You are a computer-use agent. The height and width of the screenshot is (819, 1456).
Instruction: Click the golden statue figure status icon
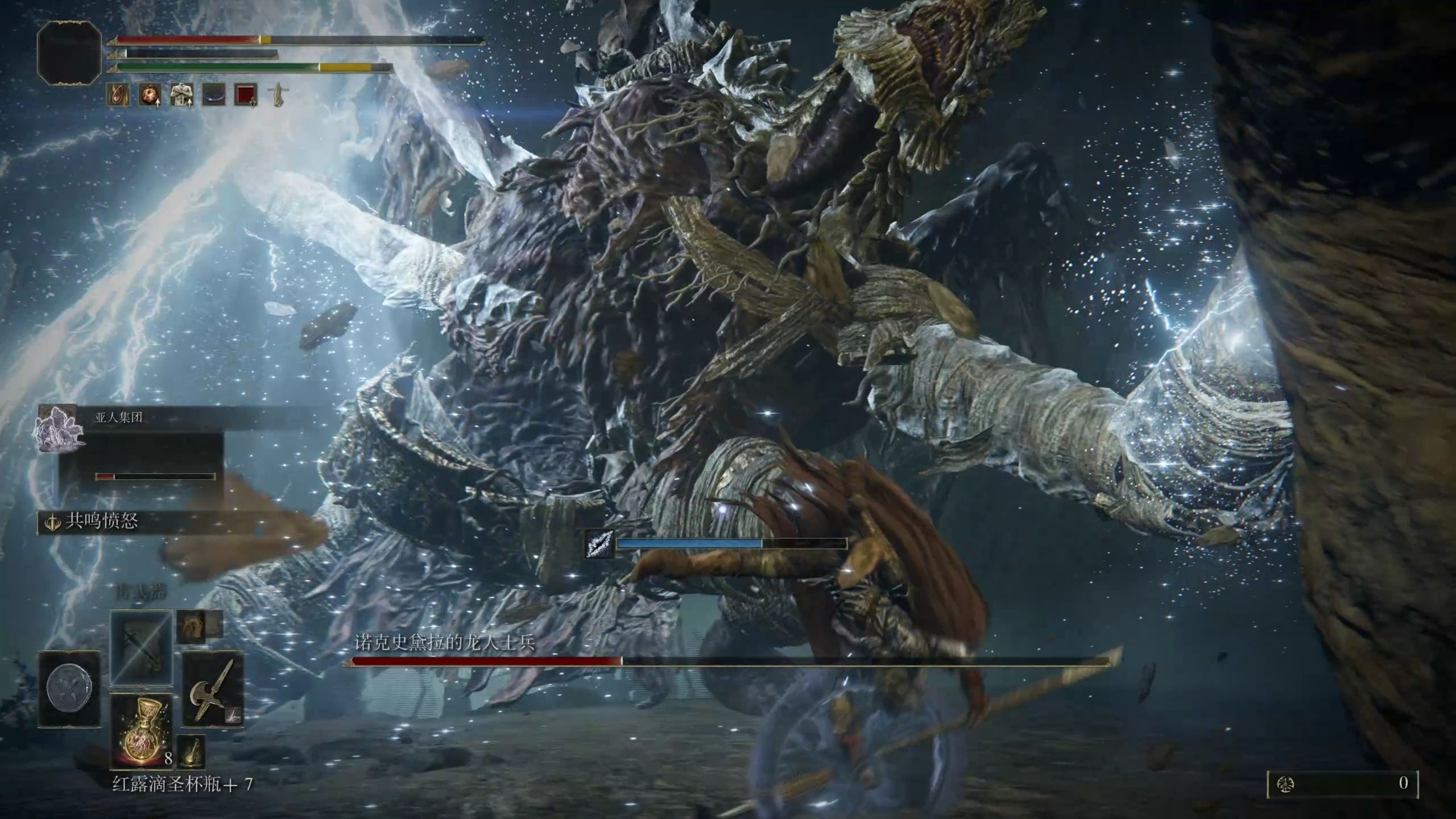point(278,95)
